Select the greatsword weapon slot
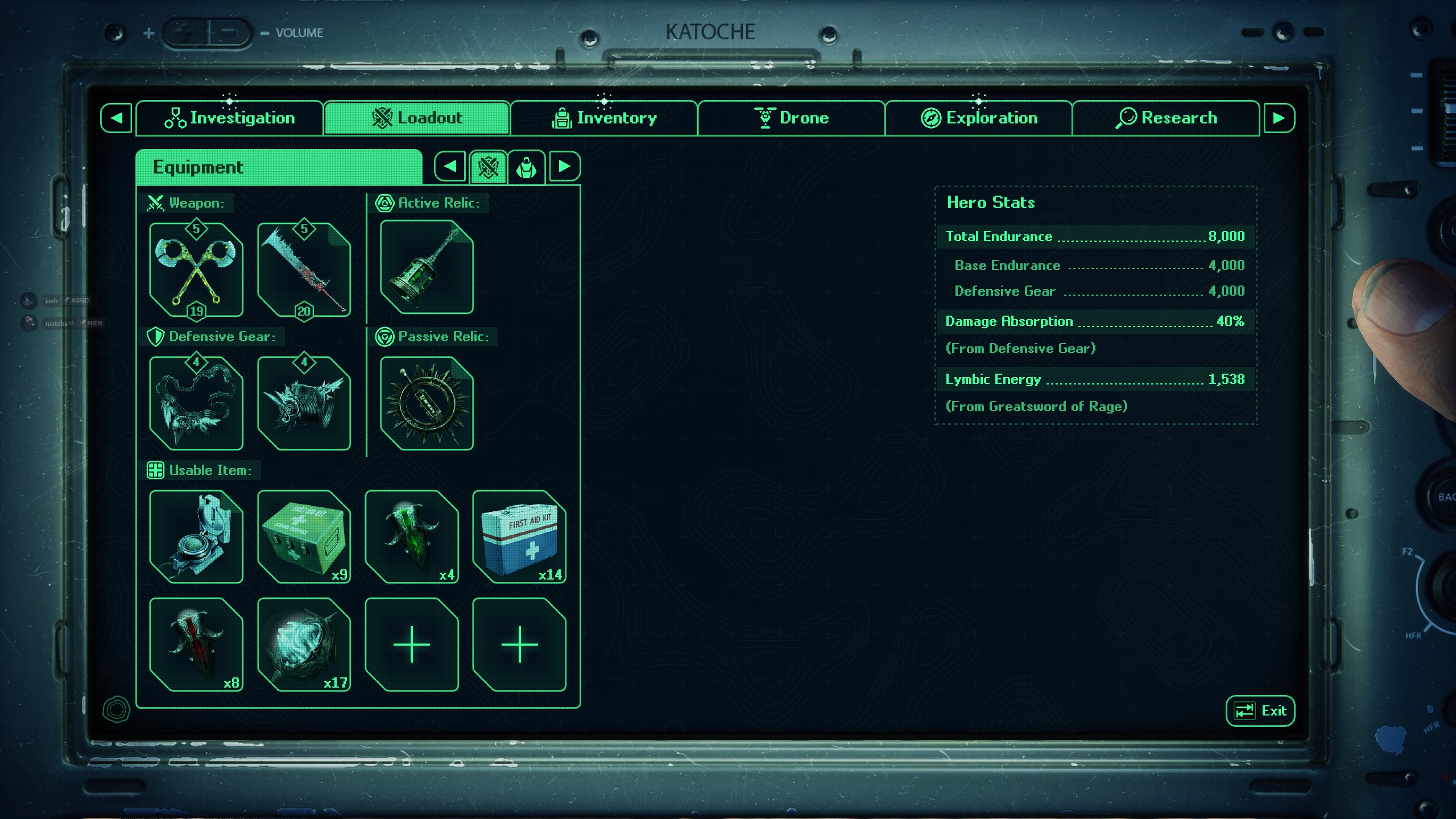 (x=304, y=270)
